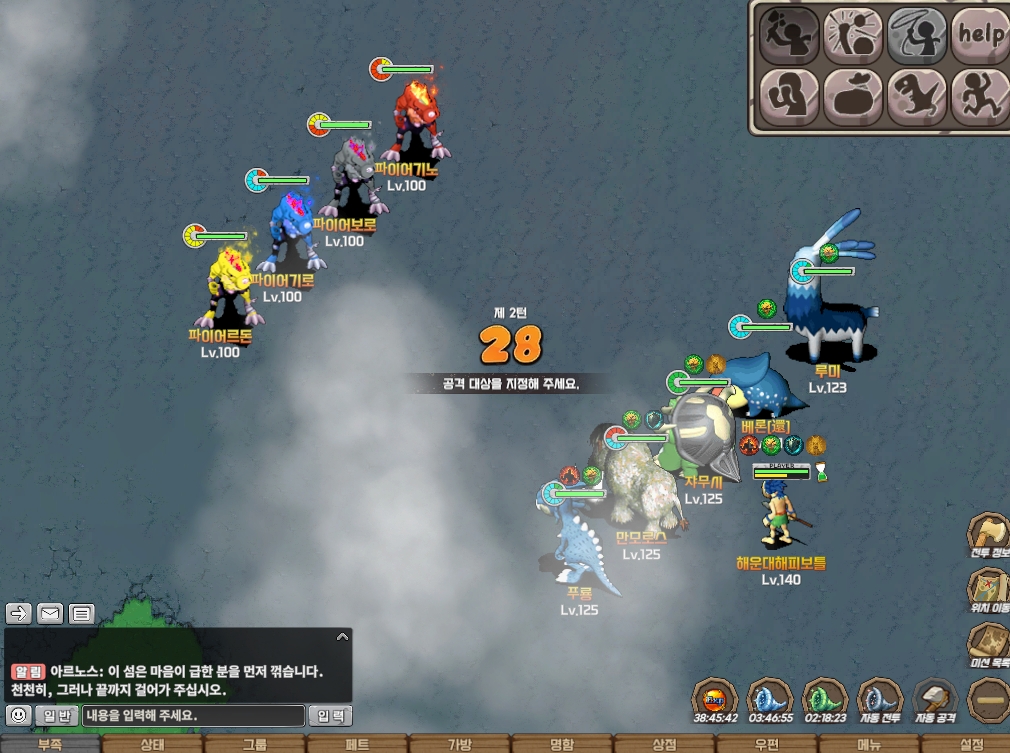Switch to the 가방 tab

pyautogui.click(x=459, y=744)
